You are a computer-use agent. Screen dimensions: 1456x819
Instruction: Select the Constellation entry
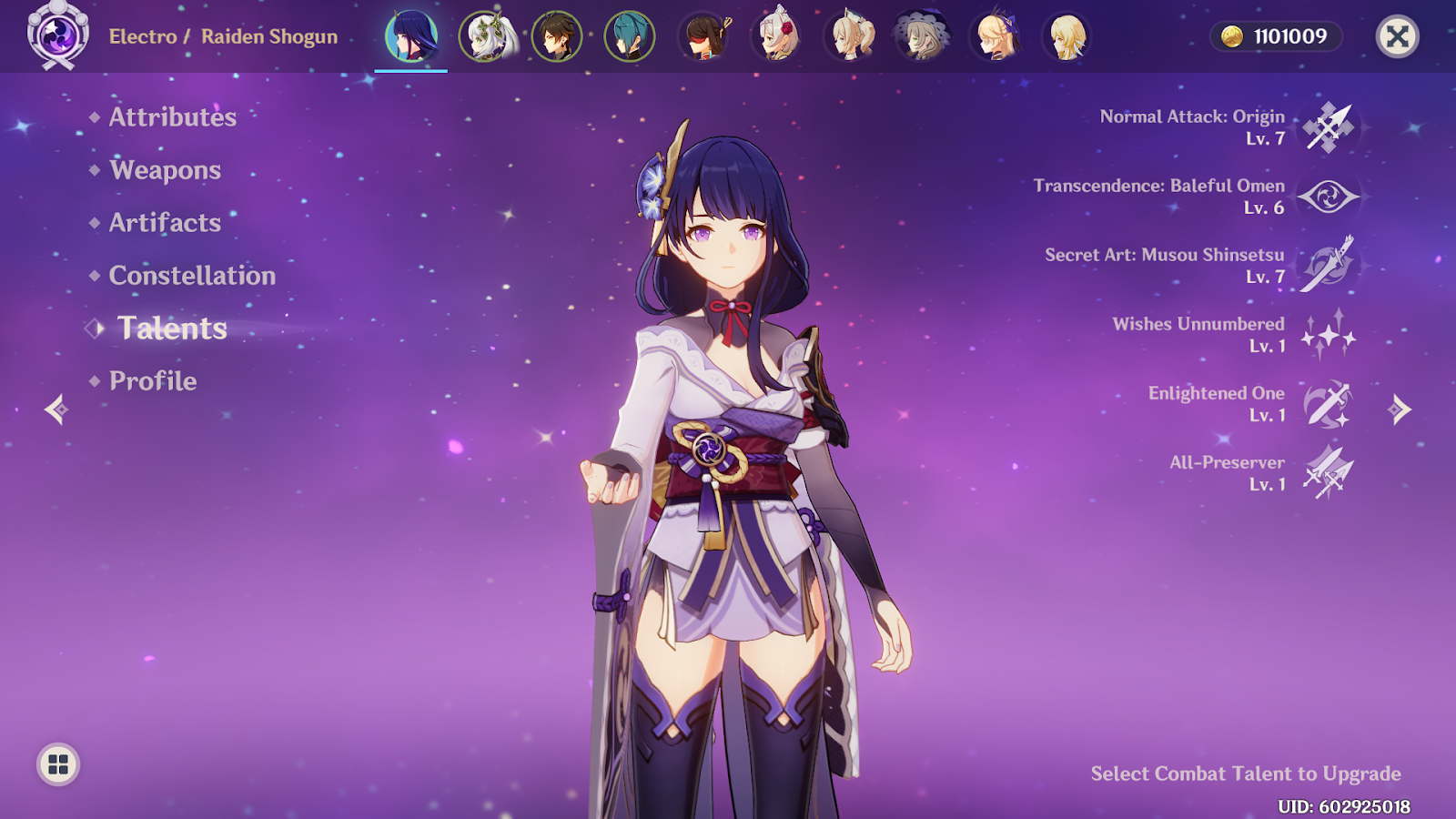point(192,276)
